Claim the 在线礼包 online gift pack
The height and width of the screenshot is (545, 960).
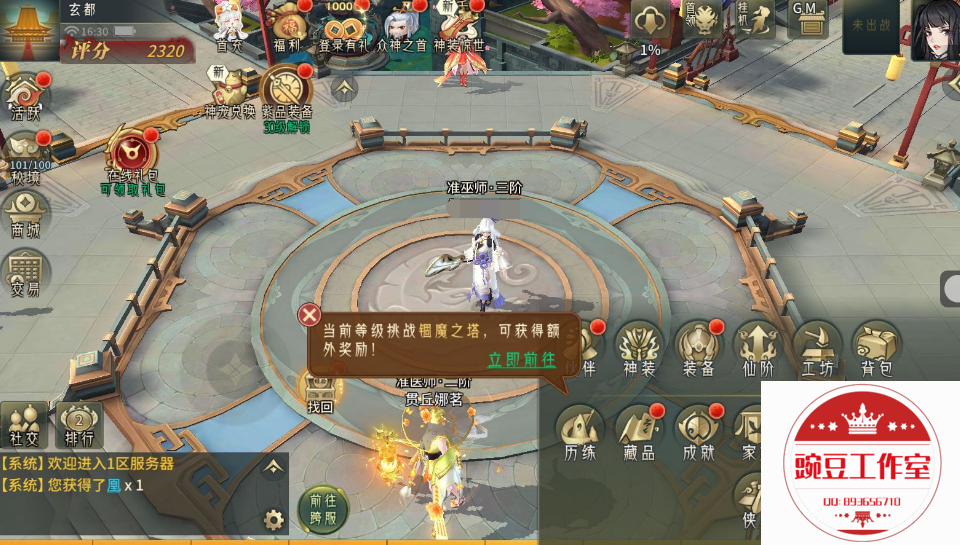coord(132,160)
